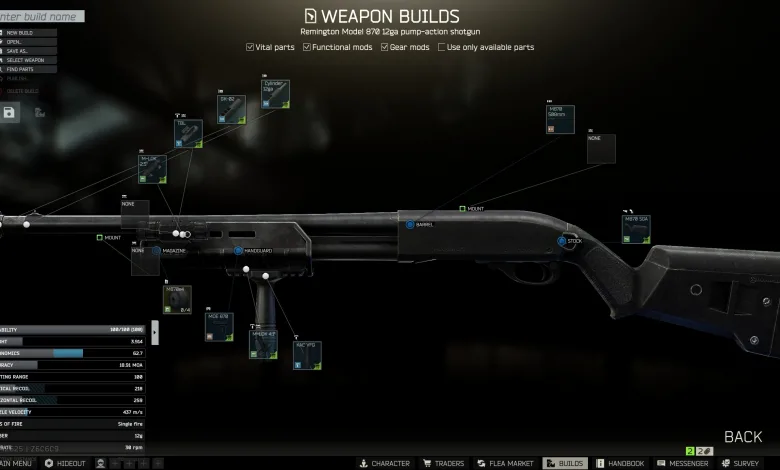The image size is (780, 470).
Task: Untick the Gear mods checkbox
Action: (384, 47)
